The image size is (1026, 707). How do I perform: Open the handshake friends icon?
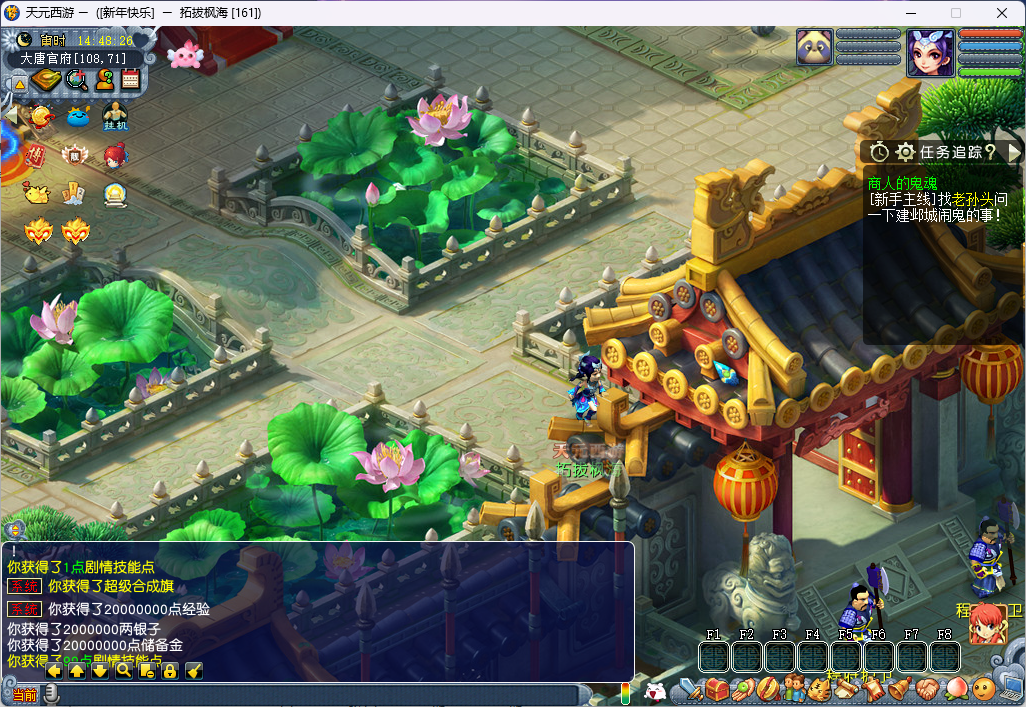[928, 689]
